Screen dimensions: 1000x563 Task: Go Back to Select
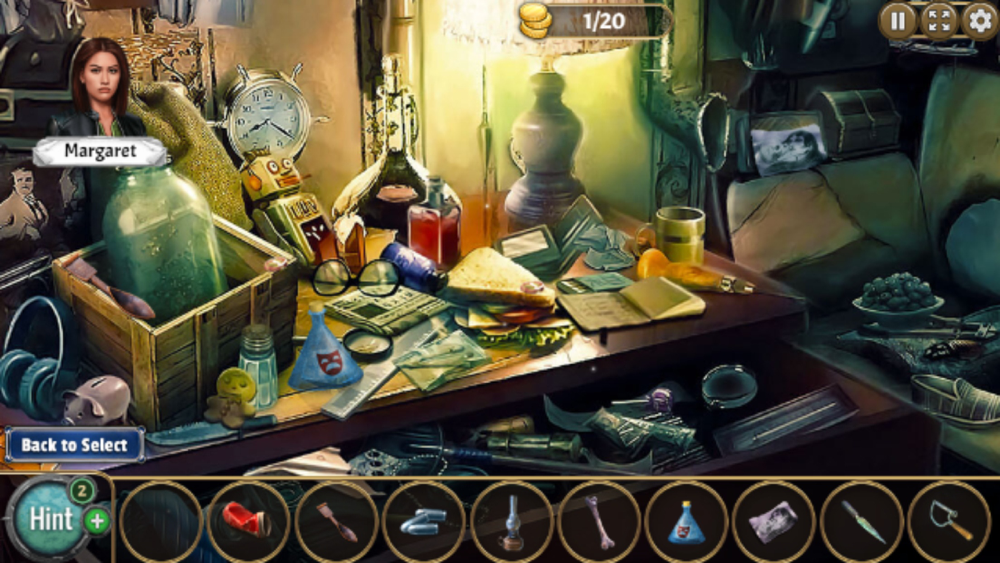(x=74, y=445)
